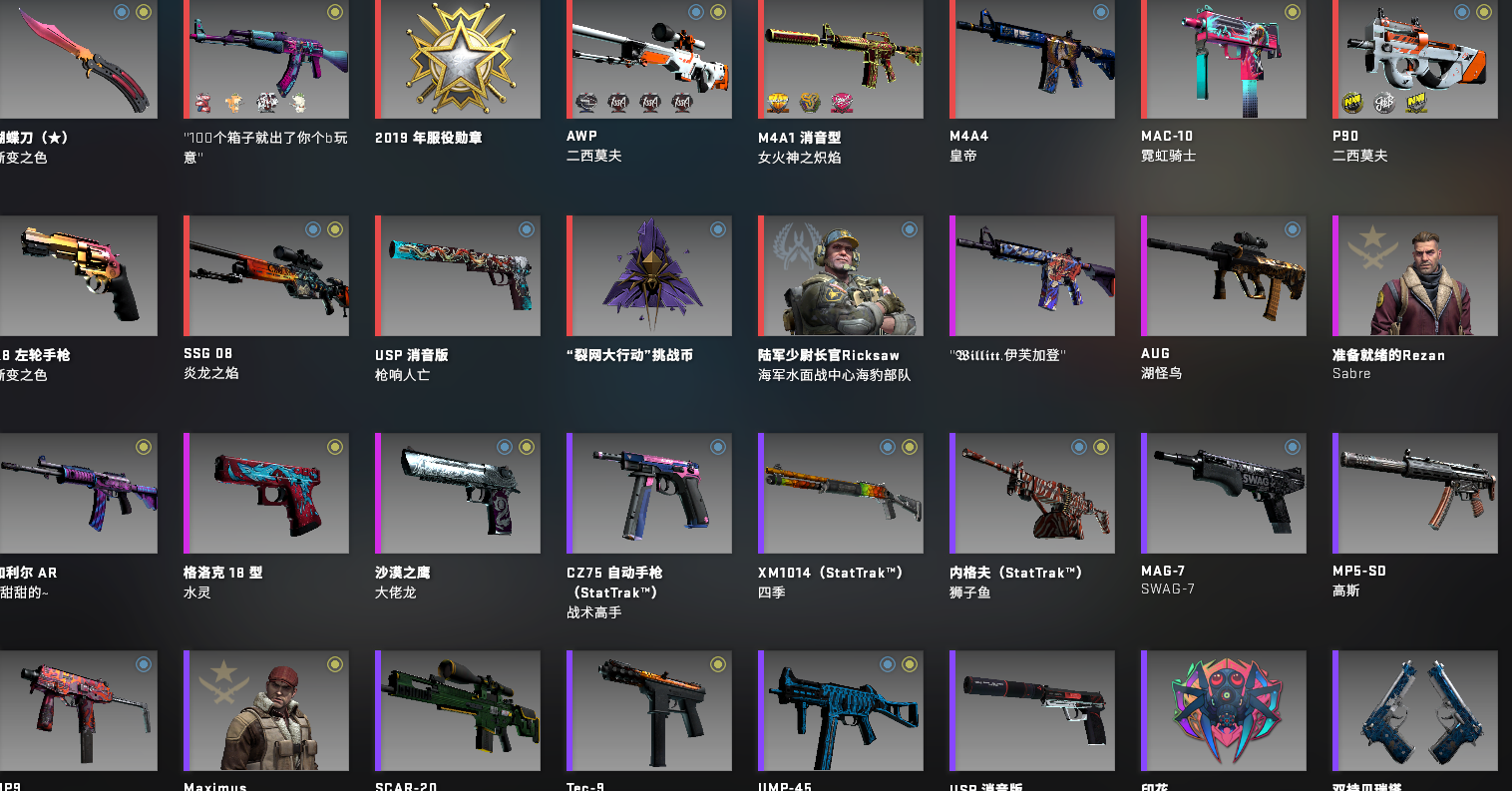Select agent 准备就绪的Rezan Sabre card
The image size is (1512, 791).
tap(1414, 276)
